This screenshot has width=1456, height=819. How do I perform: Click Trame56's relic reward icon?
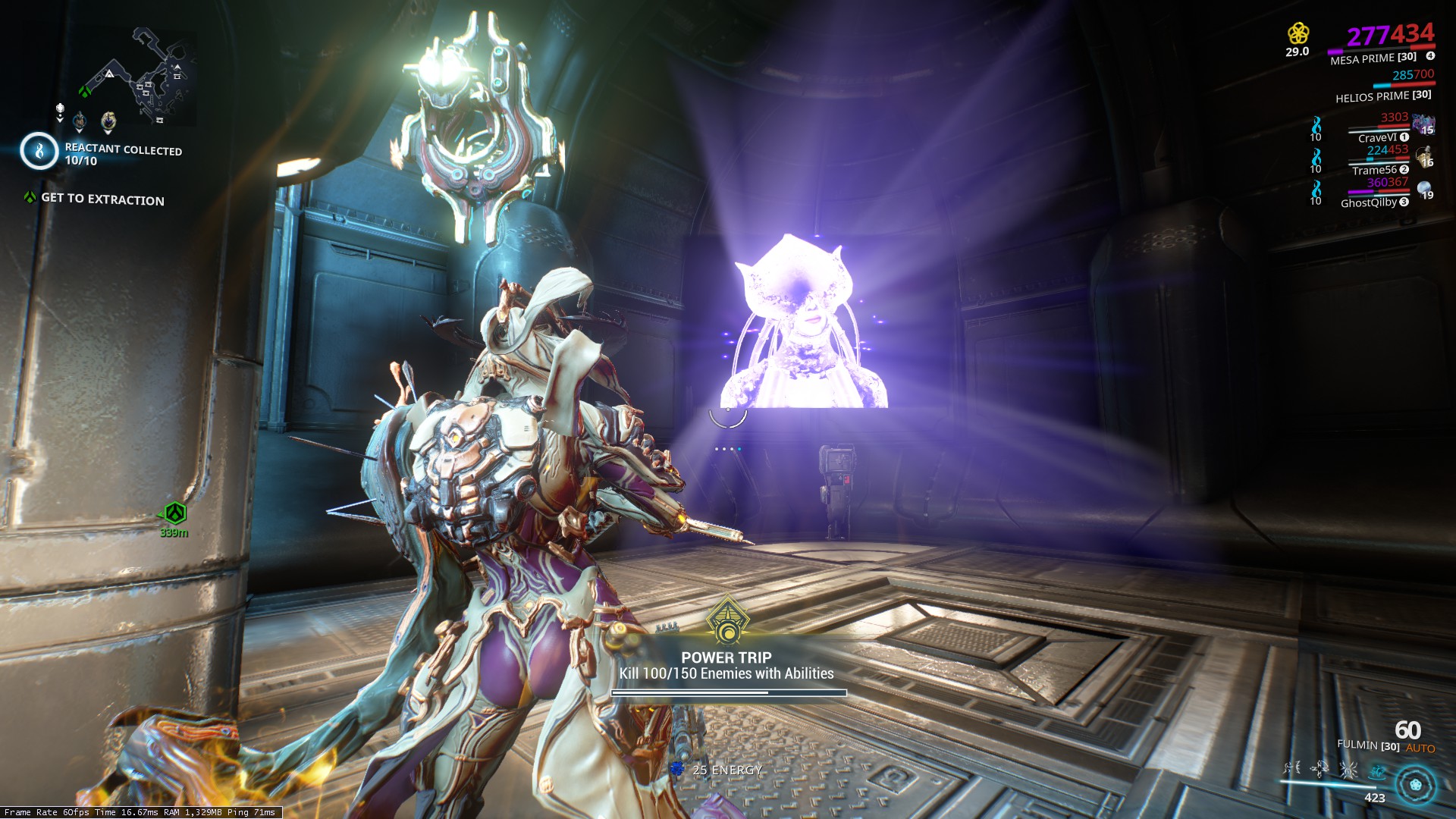1423,156
